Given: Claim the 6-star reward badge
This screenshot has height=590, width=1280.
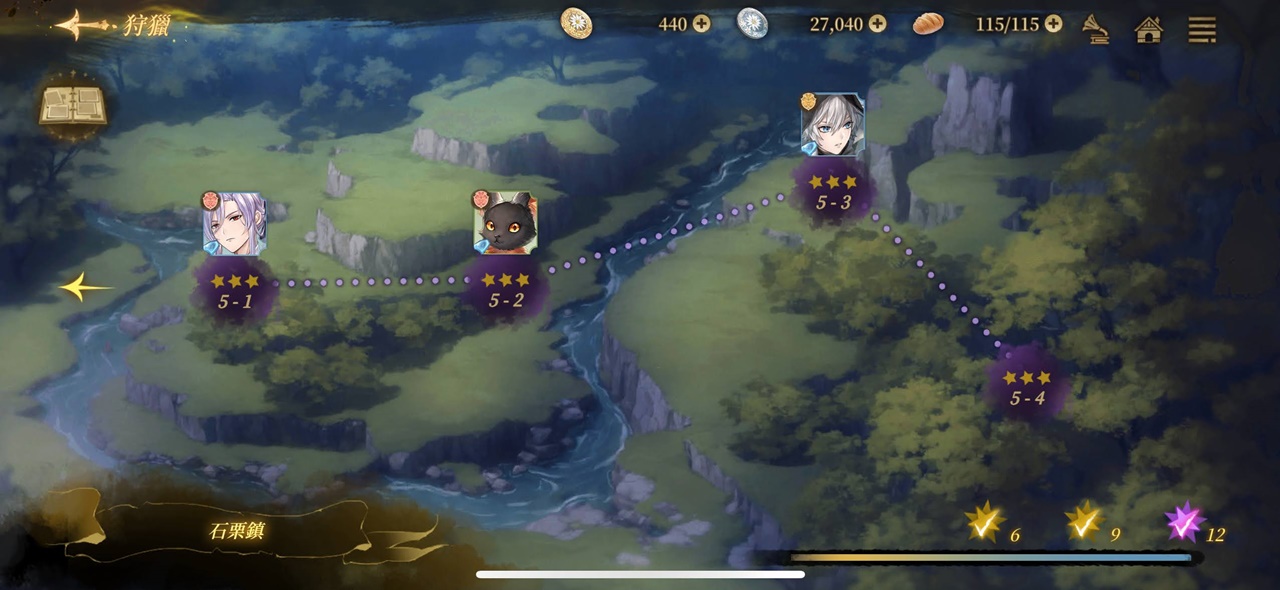Looking at the screenshot, I should pos(984,523).
